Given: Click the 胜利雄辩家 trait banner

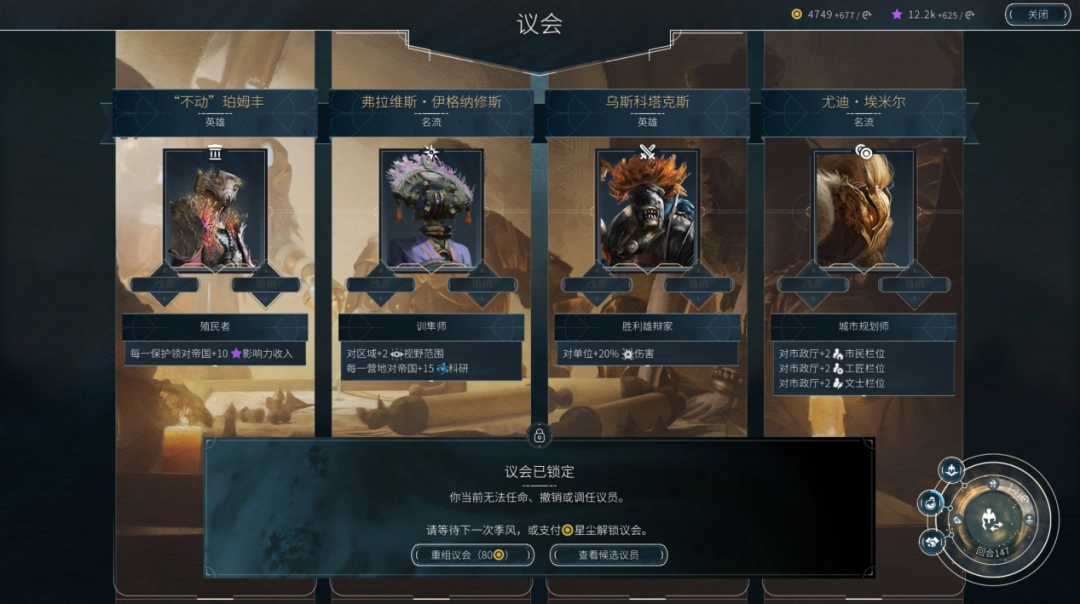Looking at the screenshot, I should [x=647, y=327].
